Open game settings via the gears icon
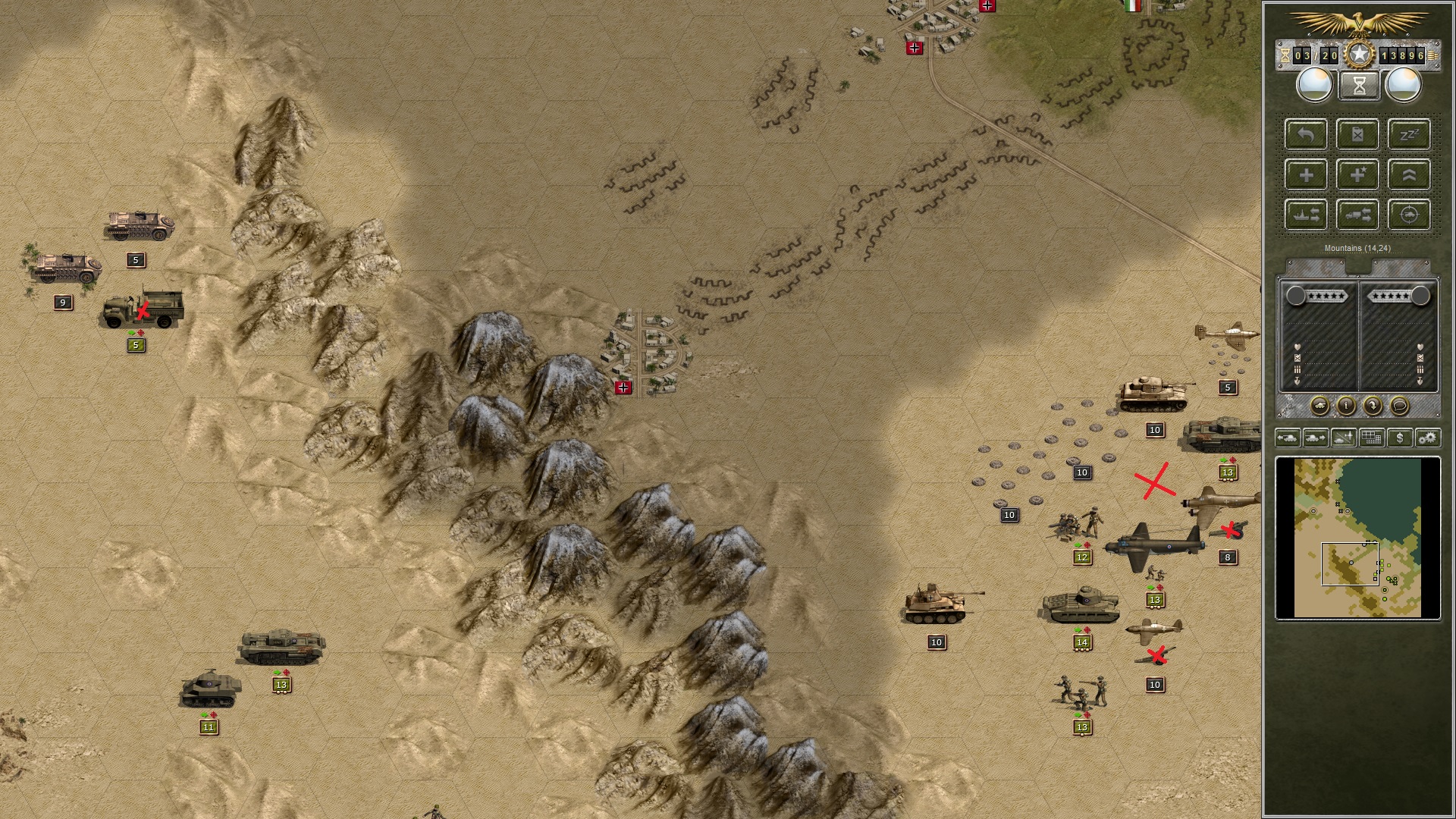1456x819 pixels. click(x=1429, y=438)
